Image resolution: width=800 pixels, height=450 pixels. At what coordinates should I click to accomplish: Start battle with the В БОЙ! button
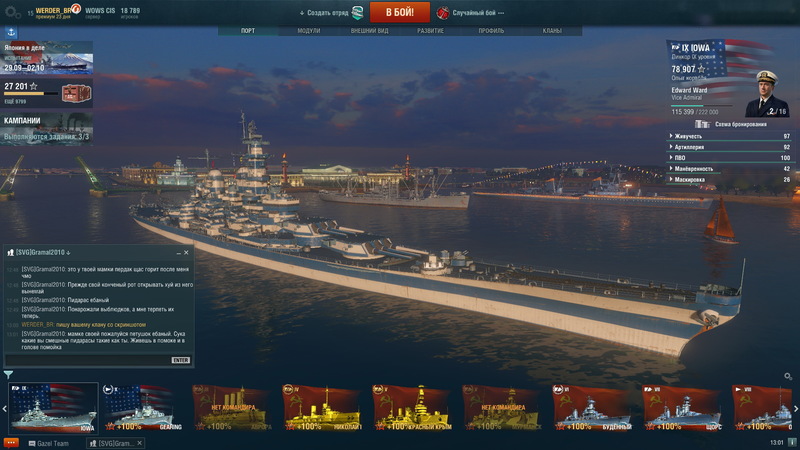click(x=400, y=12)
